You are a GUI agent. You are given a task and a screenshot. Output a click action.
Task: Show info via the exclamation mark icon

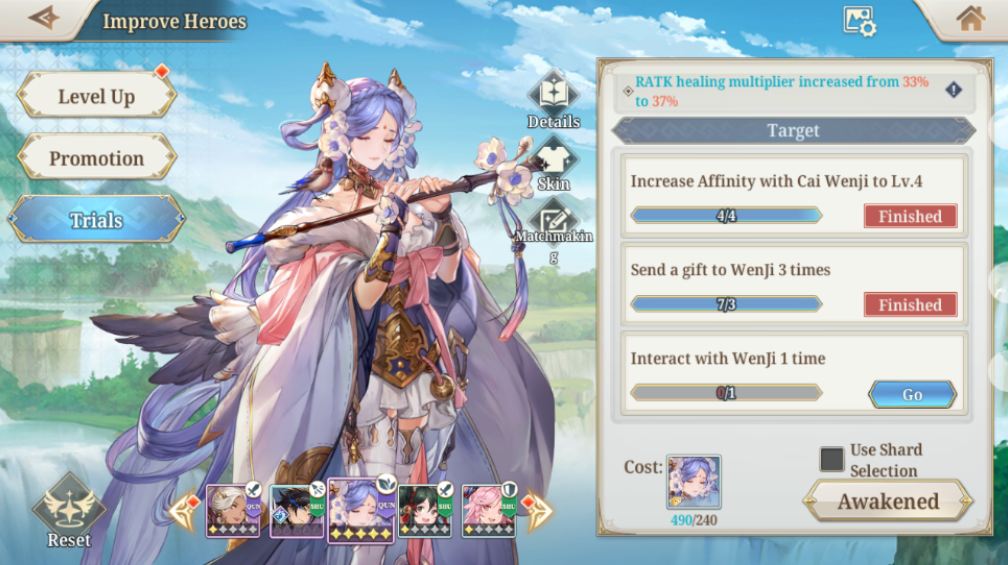[x=953, y=90]
